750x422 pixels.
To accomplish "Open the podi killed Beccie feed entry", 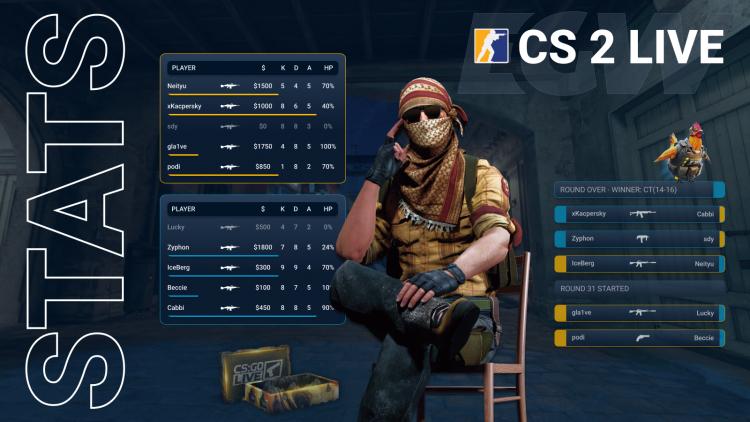I will coord(638,338).
